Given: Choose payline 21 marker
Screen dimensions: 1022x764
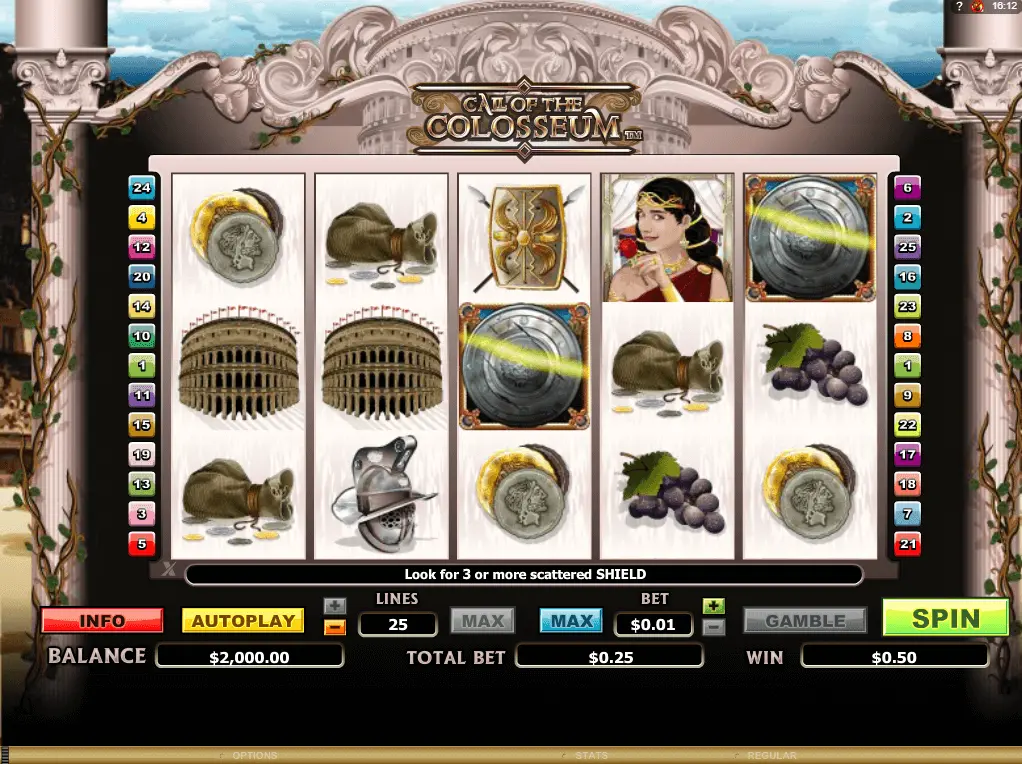Looking at the screenshot, I should 907,544.
